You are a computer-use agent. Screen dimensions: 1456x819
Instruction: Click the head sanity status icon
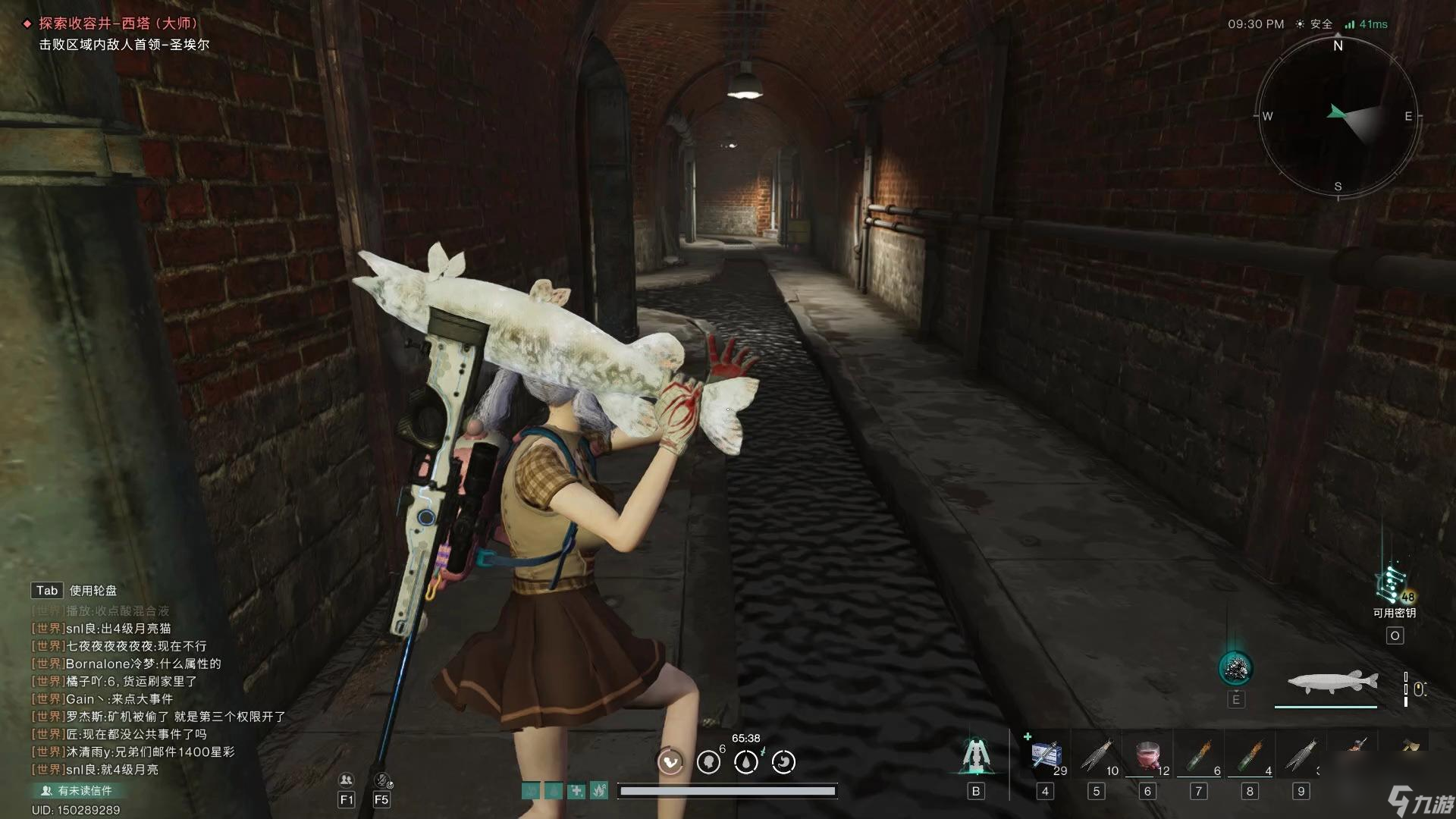click(x=708, y=761)
